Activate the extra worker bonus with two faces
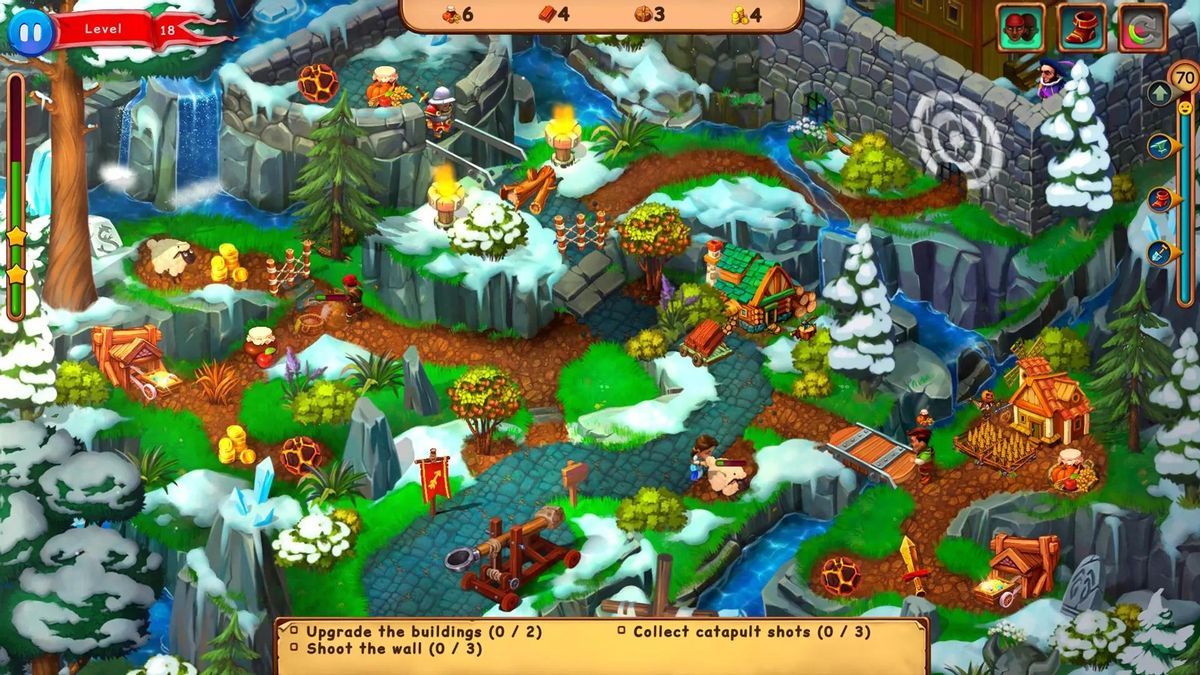1200x675 pixels. coord(1020,27)
